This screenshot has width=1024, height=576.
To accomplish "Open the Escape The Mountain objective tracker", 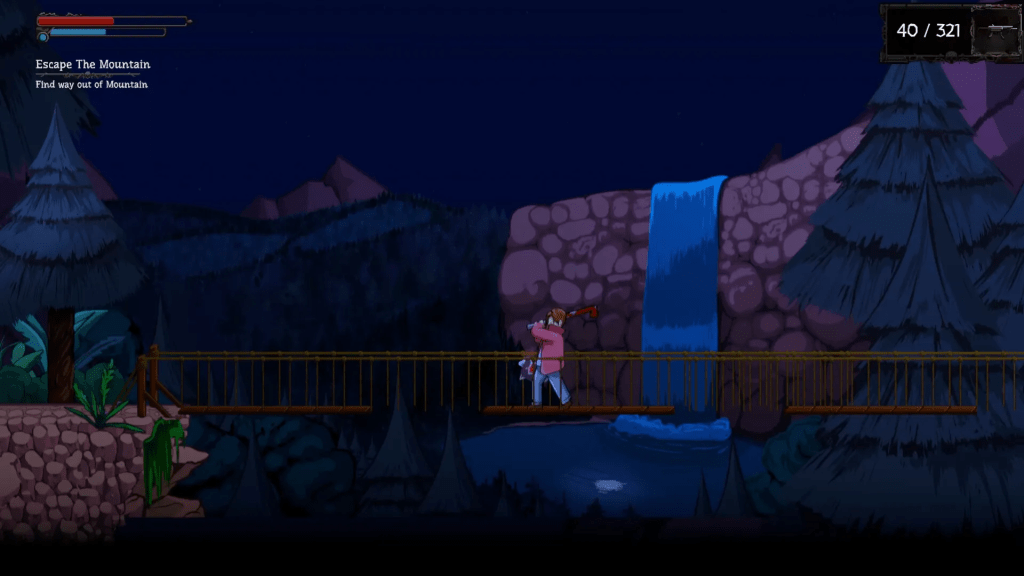I will coord(93,65).
